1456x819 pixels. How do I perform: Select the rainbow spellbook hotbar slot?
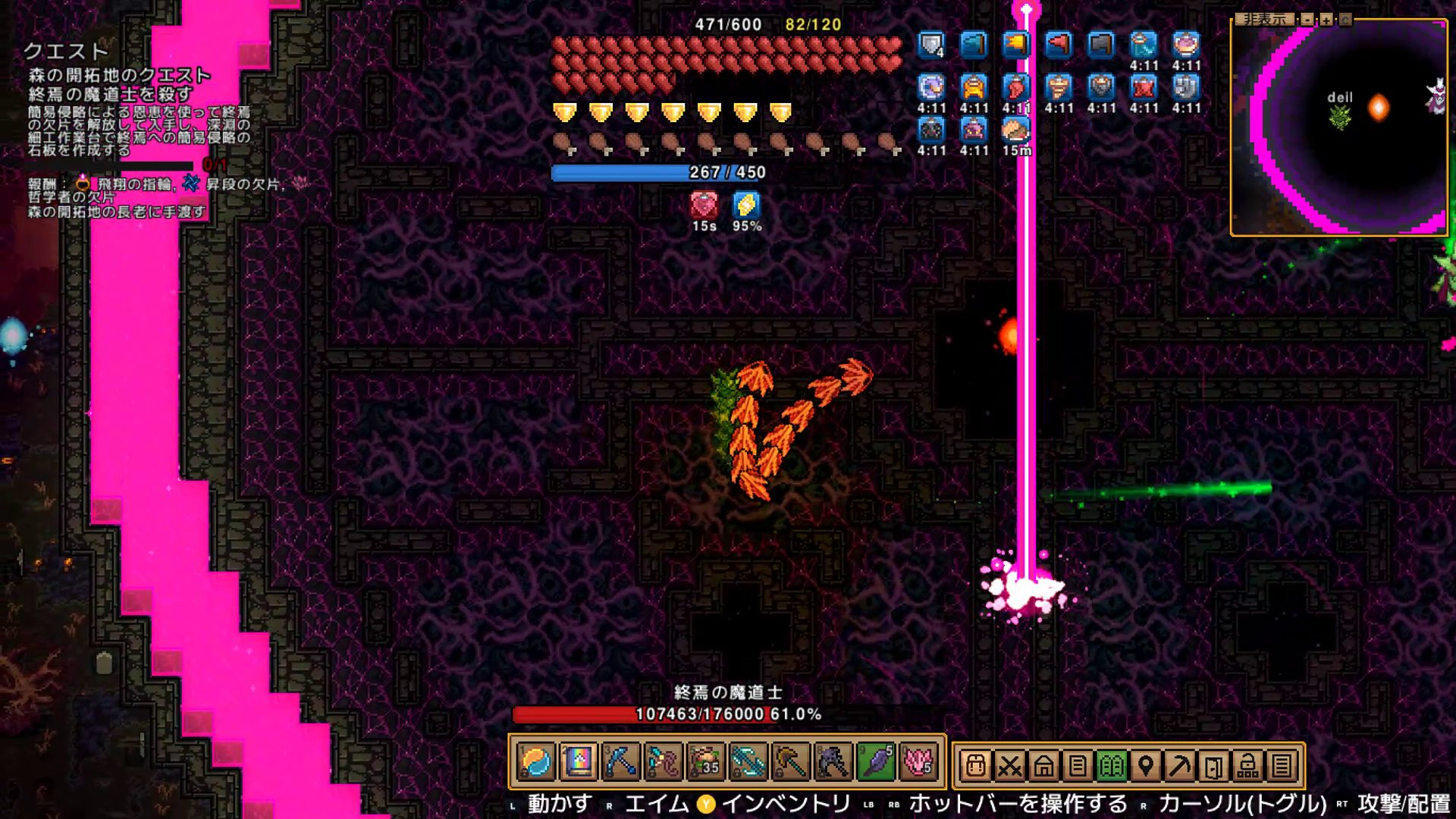pyautogui.click(x=578, y=763)
